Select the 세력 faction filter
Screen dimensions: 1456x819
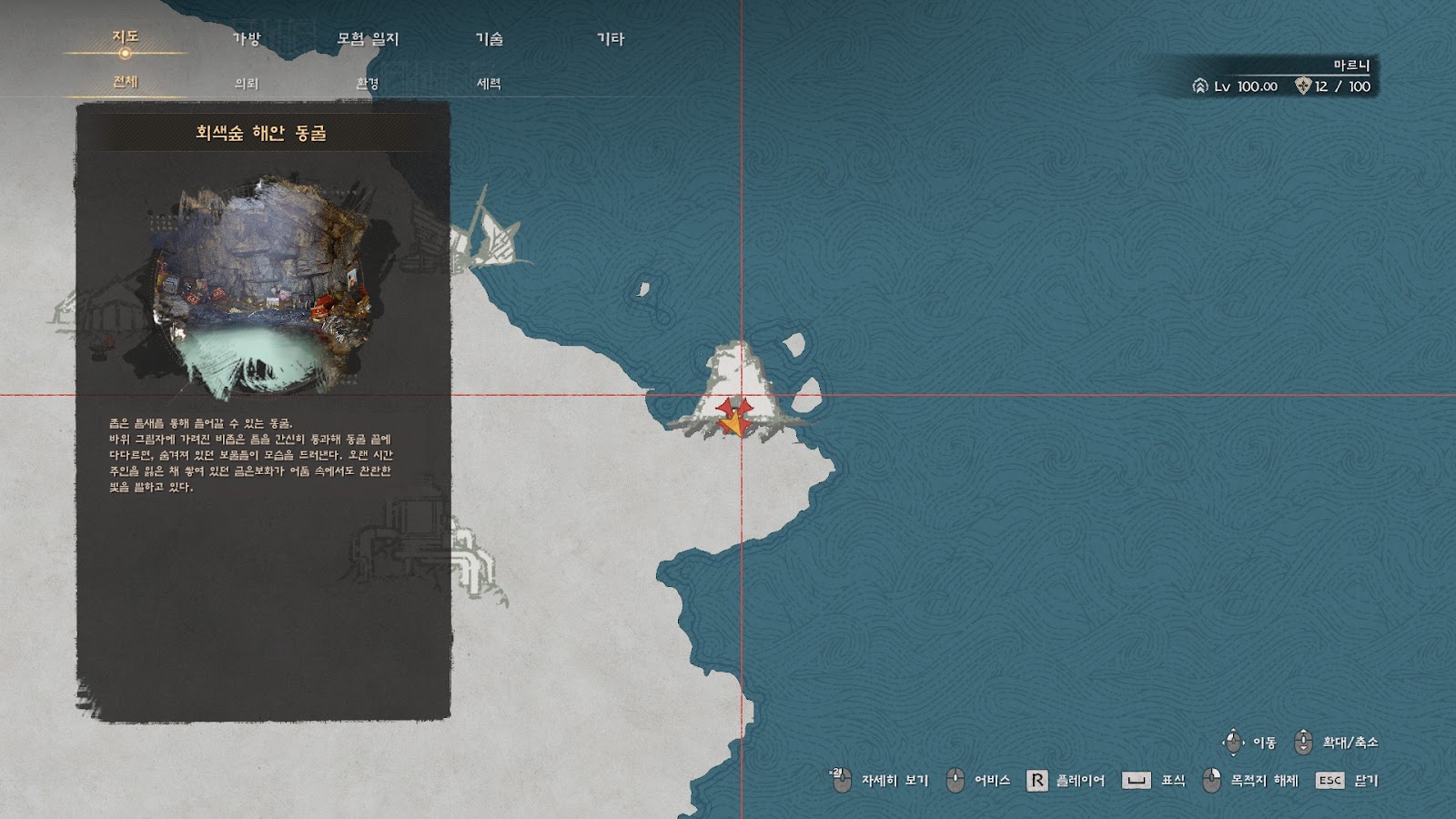click(x=489, y=84)
